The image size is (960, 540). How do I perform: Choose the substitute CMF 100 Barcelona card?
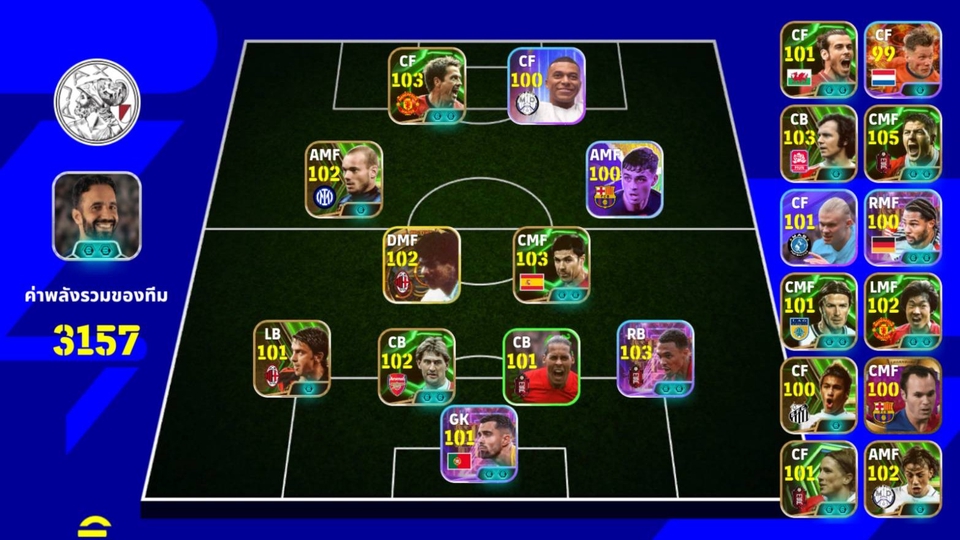tap(903, 395)
